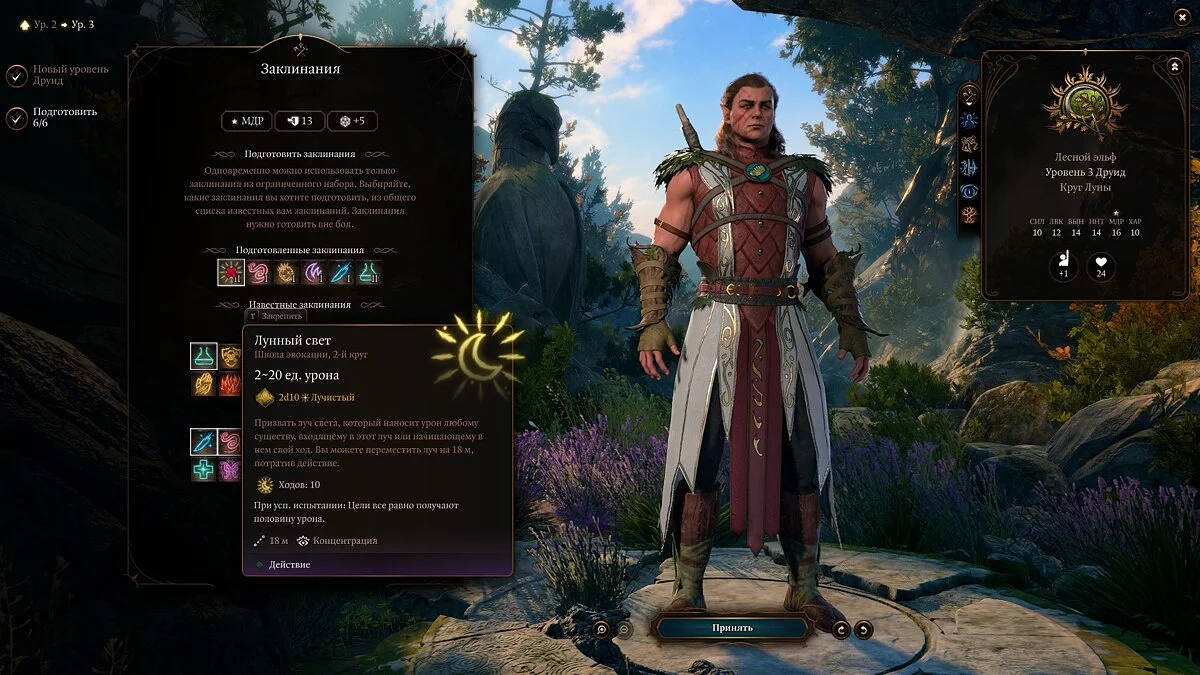Show the orange tree tab
Image resolution: width=1200 pixels, height=675 pixels.
[969, 215]
